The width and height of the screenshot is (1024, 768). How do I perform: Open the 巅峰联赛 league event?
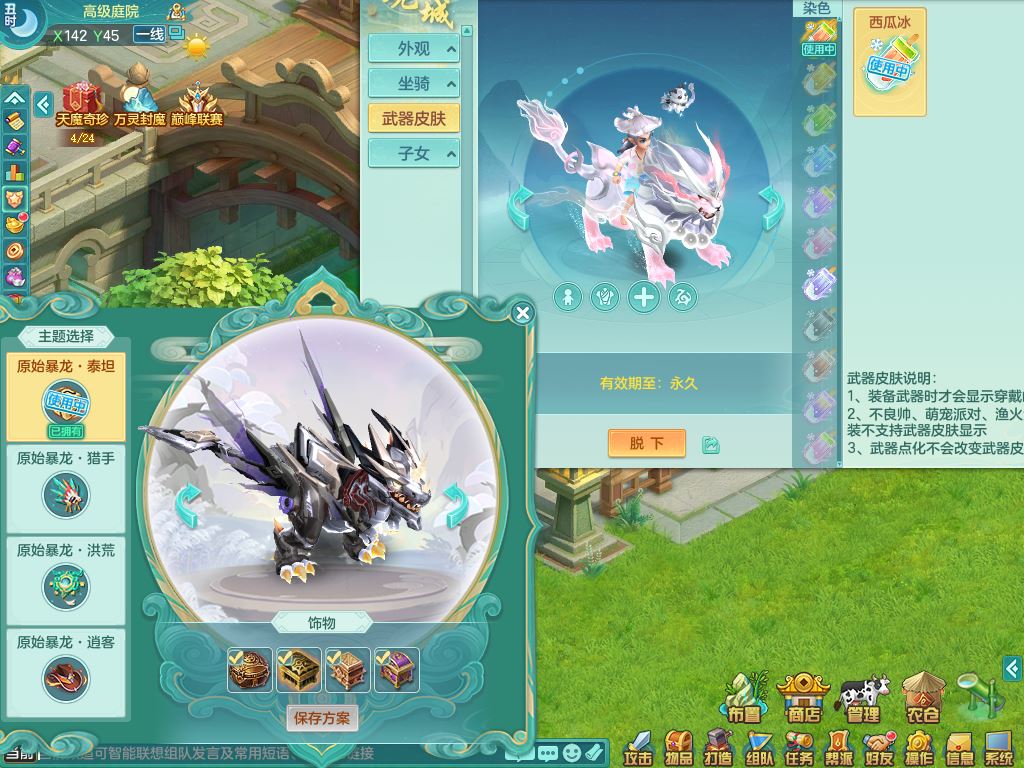[x=197, y=105]
